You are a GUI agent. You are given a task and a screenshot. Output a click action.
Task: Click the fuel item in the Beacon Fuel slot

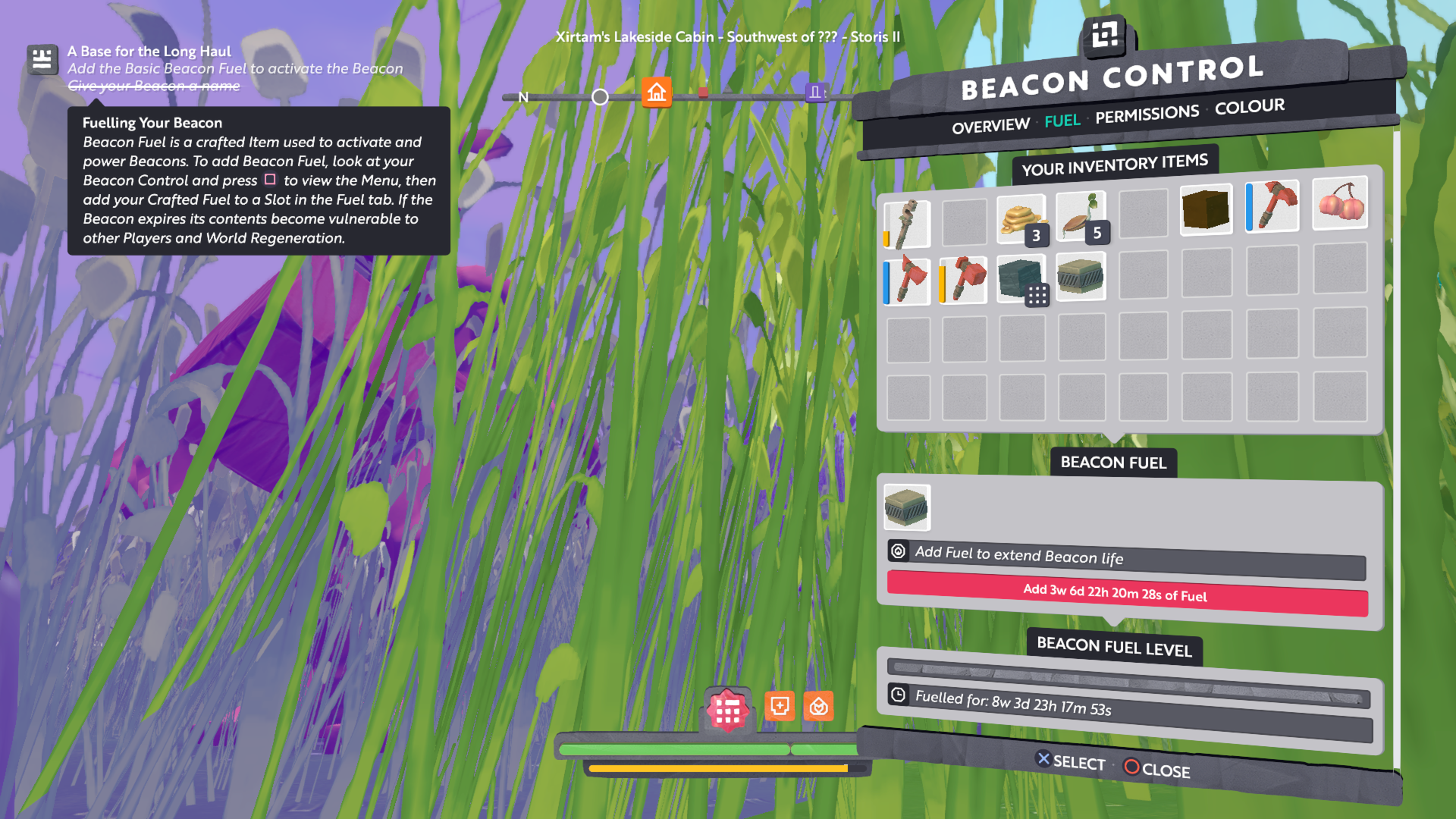pos(906,507)
